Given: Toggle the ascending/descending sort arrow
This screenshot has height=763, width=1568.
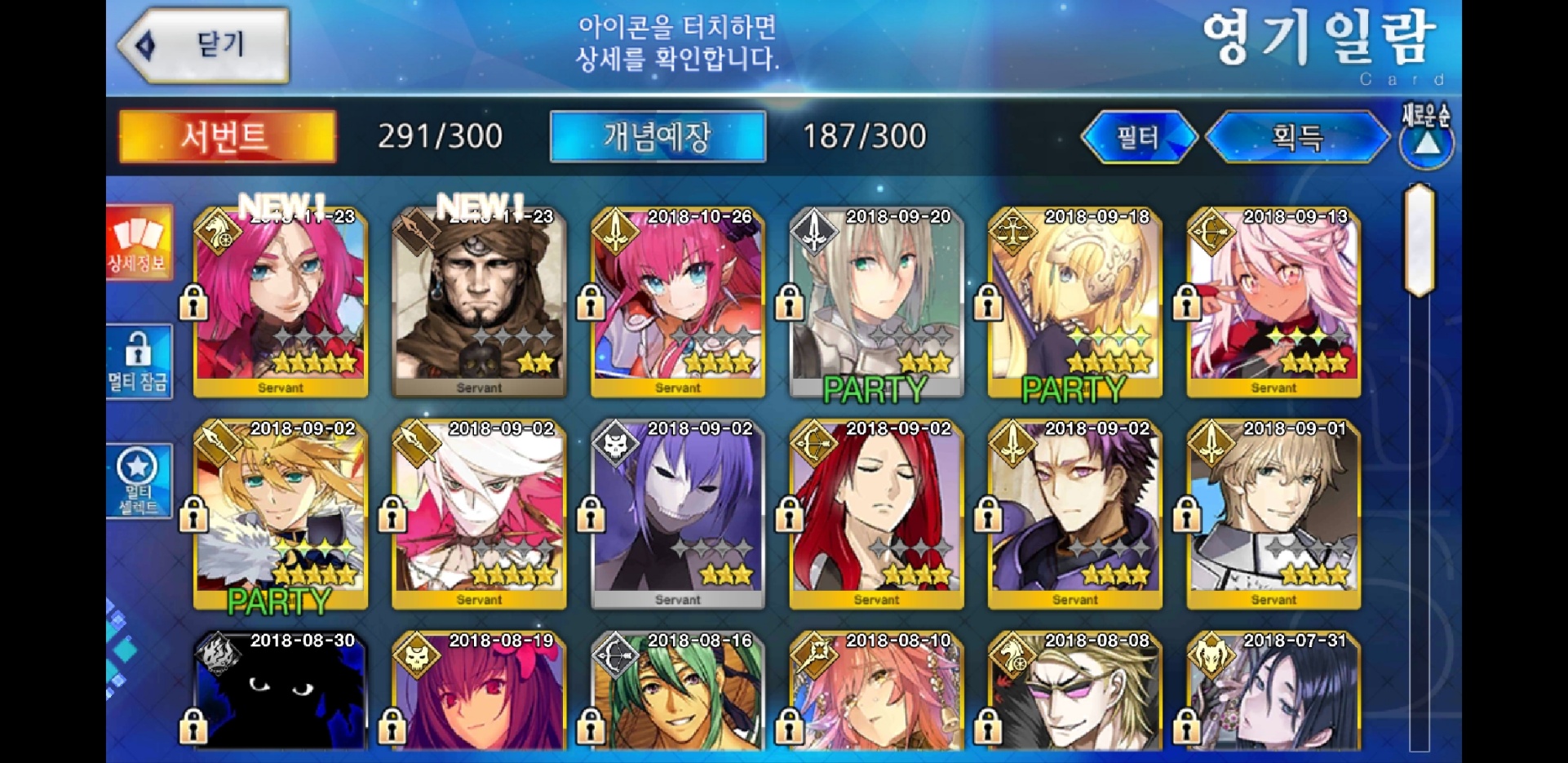Looking at the screenshot, I should coord(1426,144).
